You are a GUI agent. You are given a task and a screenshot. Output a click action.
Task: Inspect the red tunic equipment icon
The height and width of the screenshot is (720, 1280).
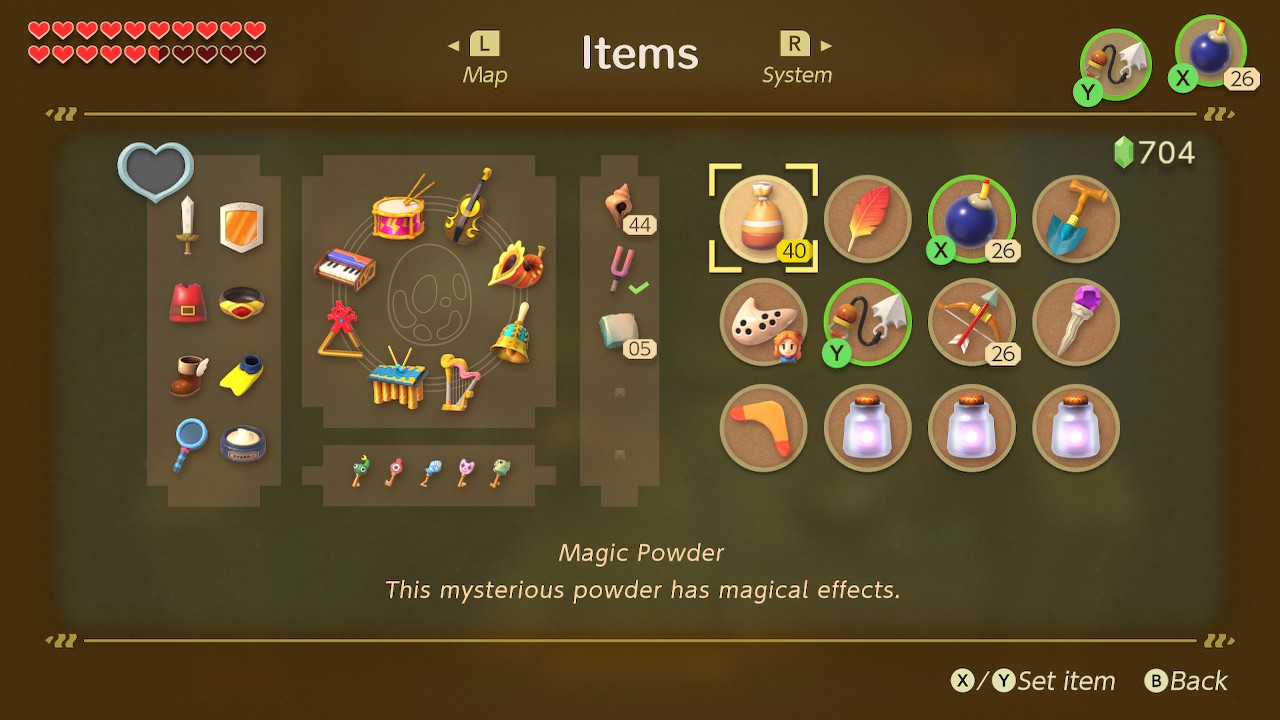point(187,302)
